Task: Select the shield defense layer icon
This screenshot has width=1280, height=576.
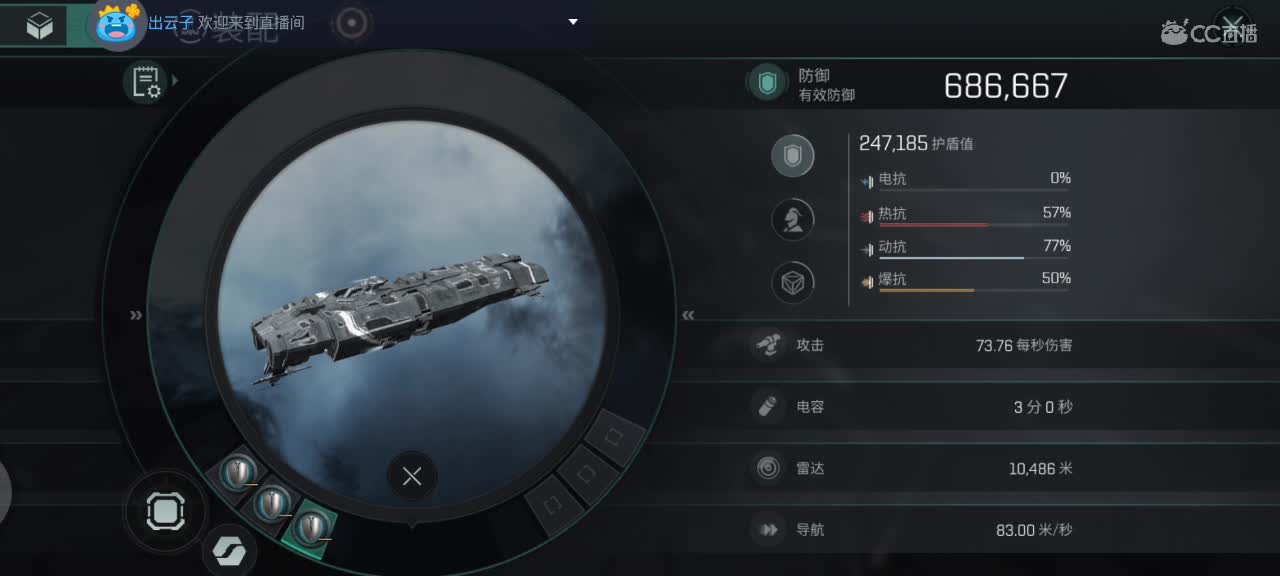Action: pyautogui.click(x=792, y=156)
